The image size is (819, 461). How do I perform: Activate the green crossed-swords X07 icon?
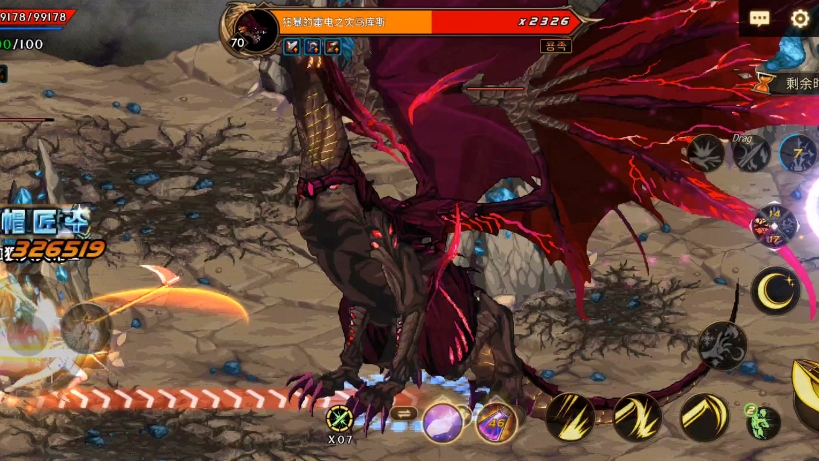(x=340, y=420)
